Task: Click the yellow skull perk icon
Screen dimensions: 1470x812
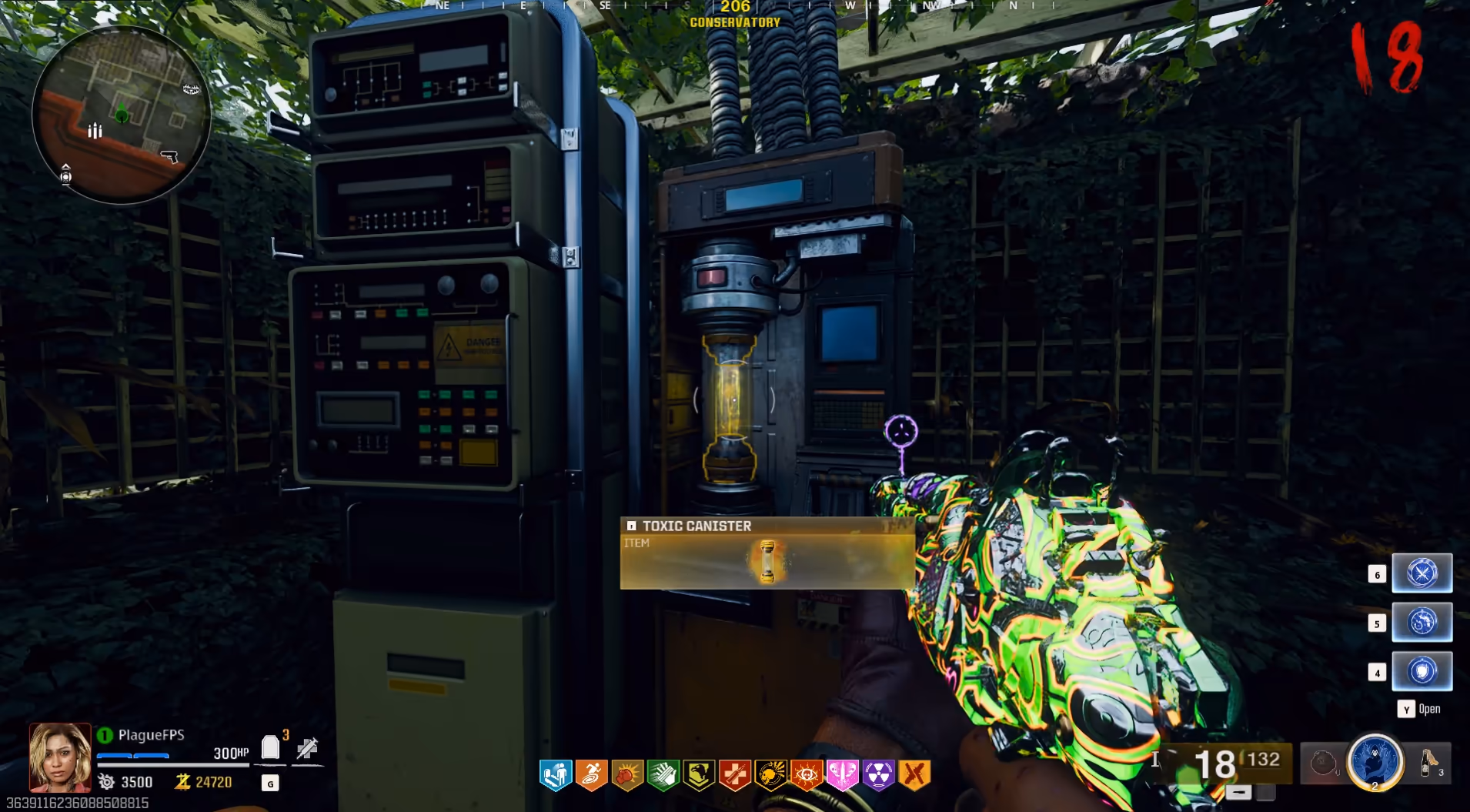Action: coord(770,775)
